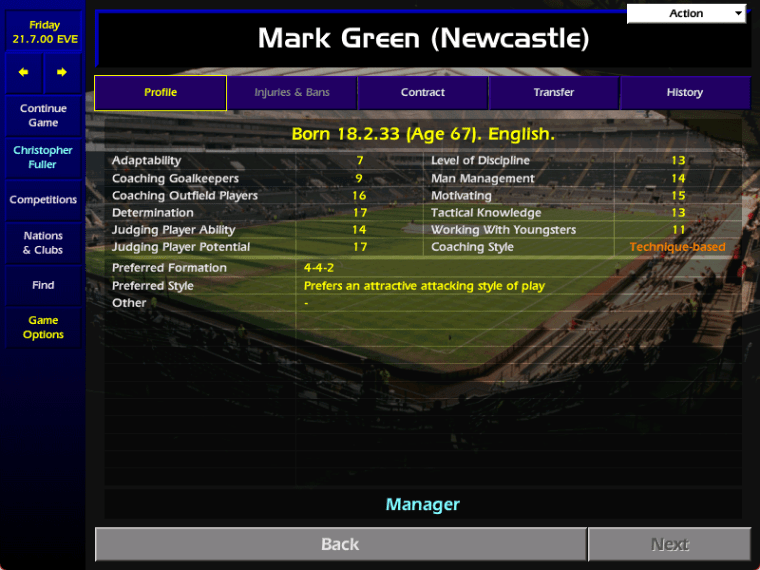The width and height of the screenshot is (760, 570).
Task: Browse Nations & Clubs
Action: 43,243
